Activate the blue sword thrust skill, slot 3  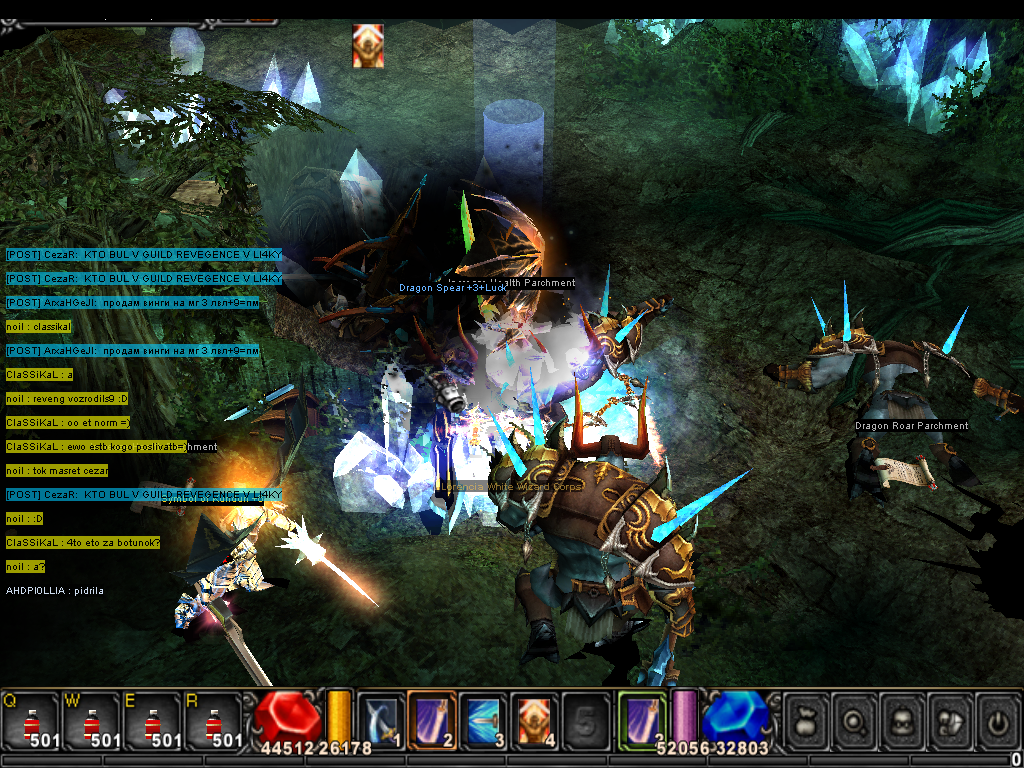pyautogui.click(x=483, y=720)
